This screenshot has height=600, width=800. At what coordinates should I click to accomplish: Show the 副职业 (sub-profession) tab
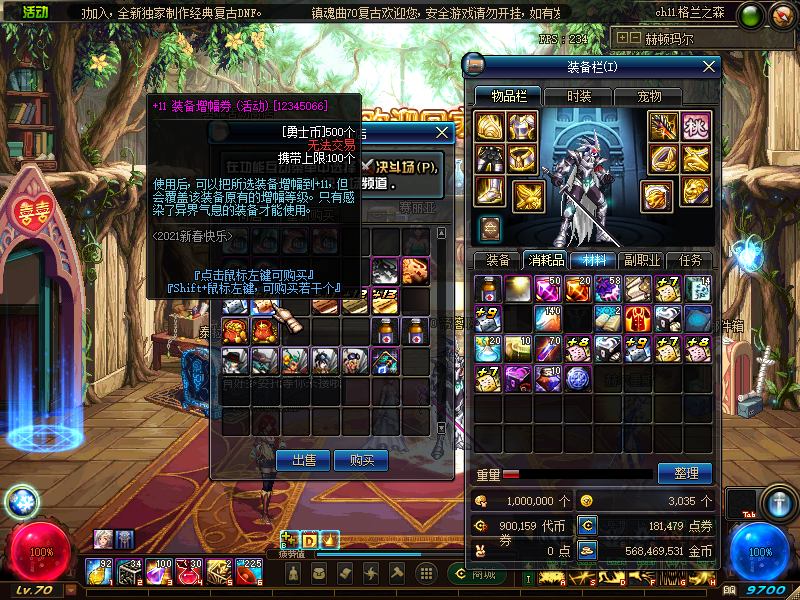point(643,260)
